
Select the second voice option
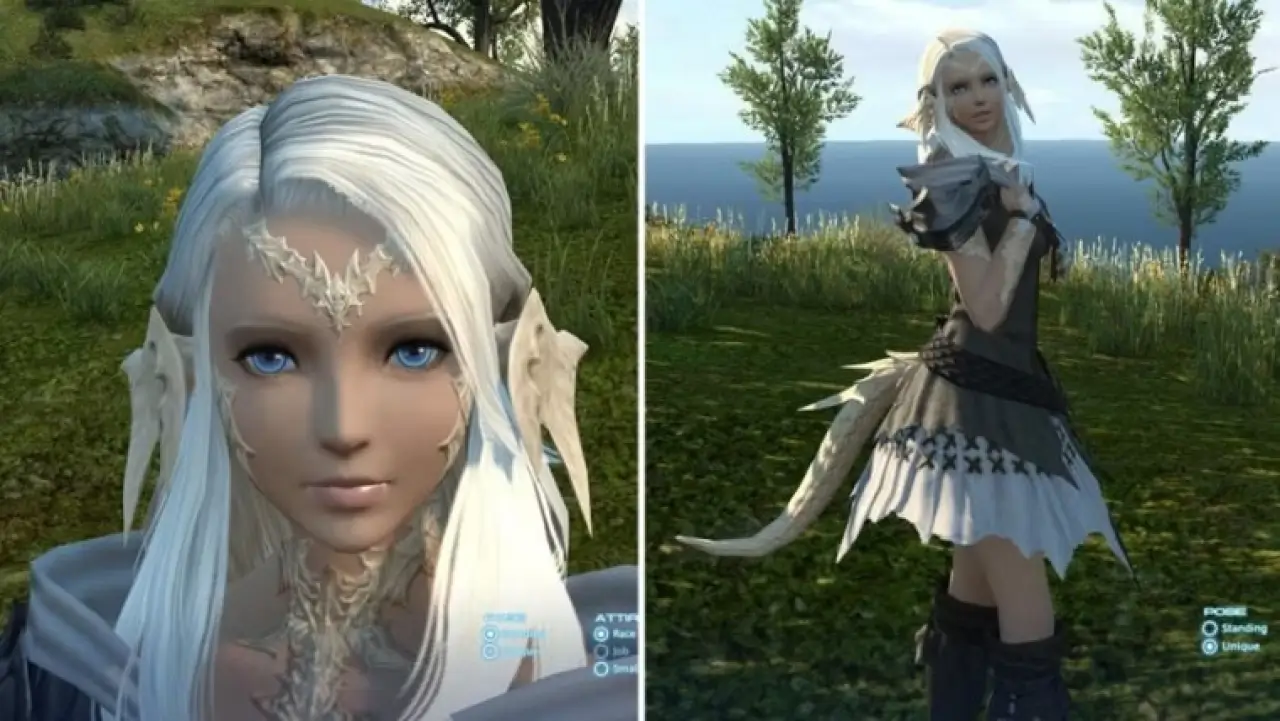[490, 650]
